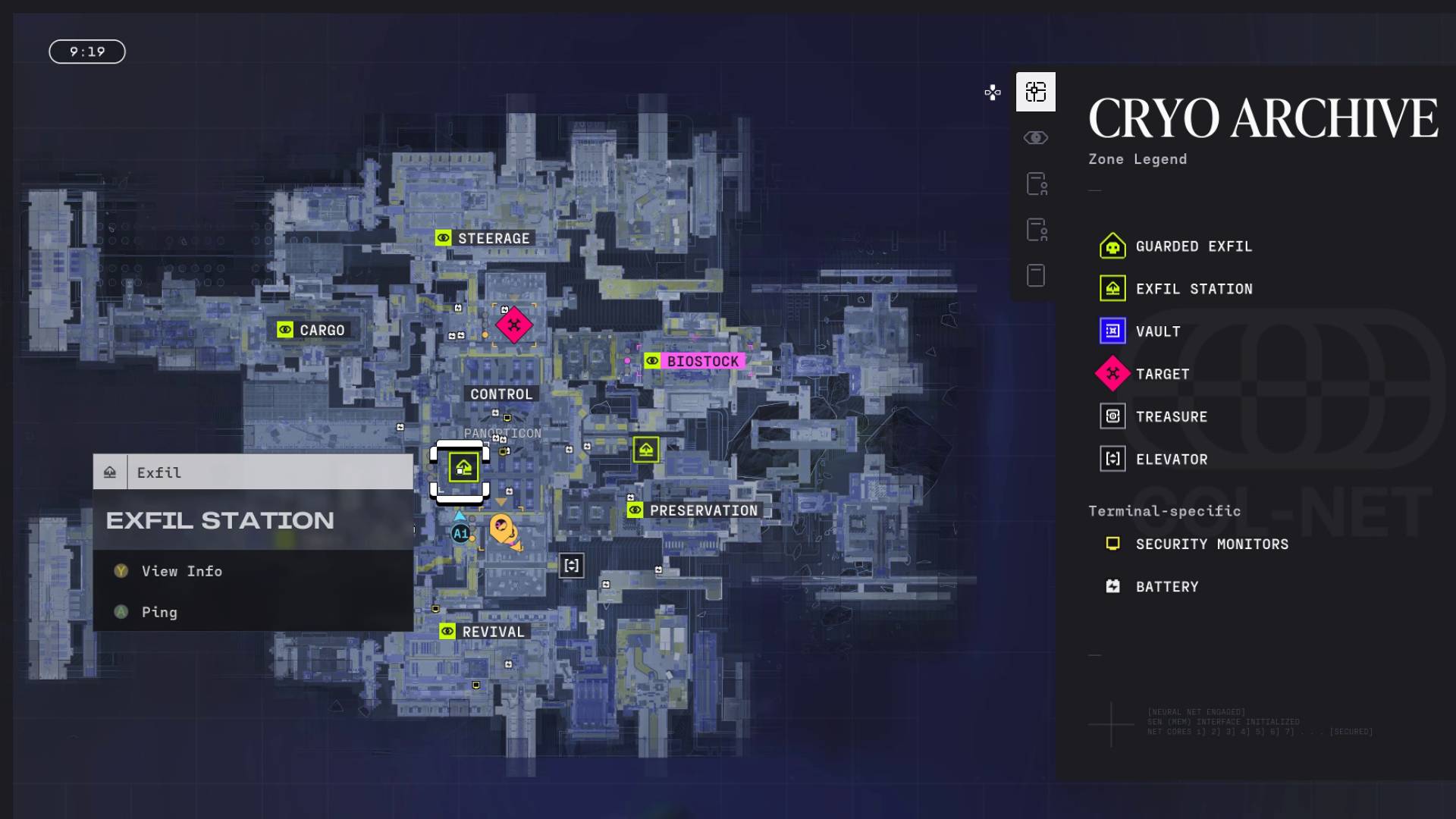This screenshot has width=1456, height=819.
Task: Click the bottom card icon in the sidebar
Action: (x=1036, y=275)
